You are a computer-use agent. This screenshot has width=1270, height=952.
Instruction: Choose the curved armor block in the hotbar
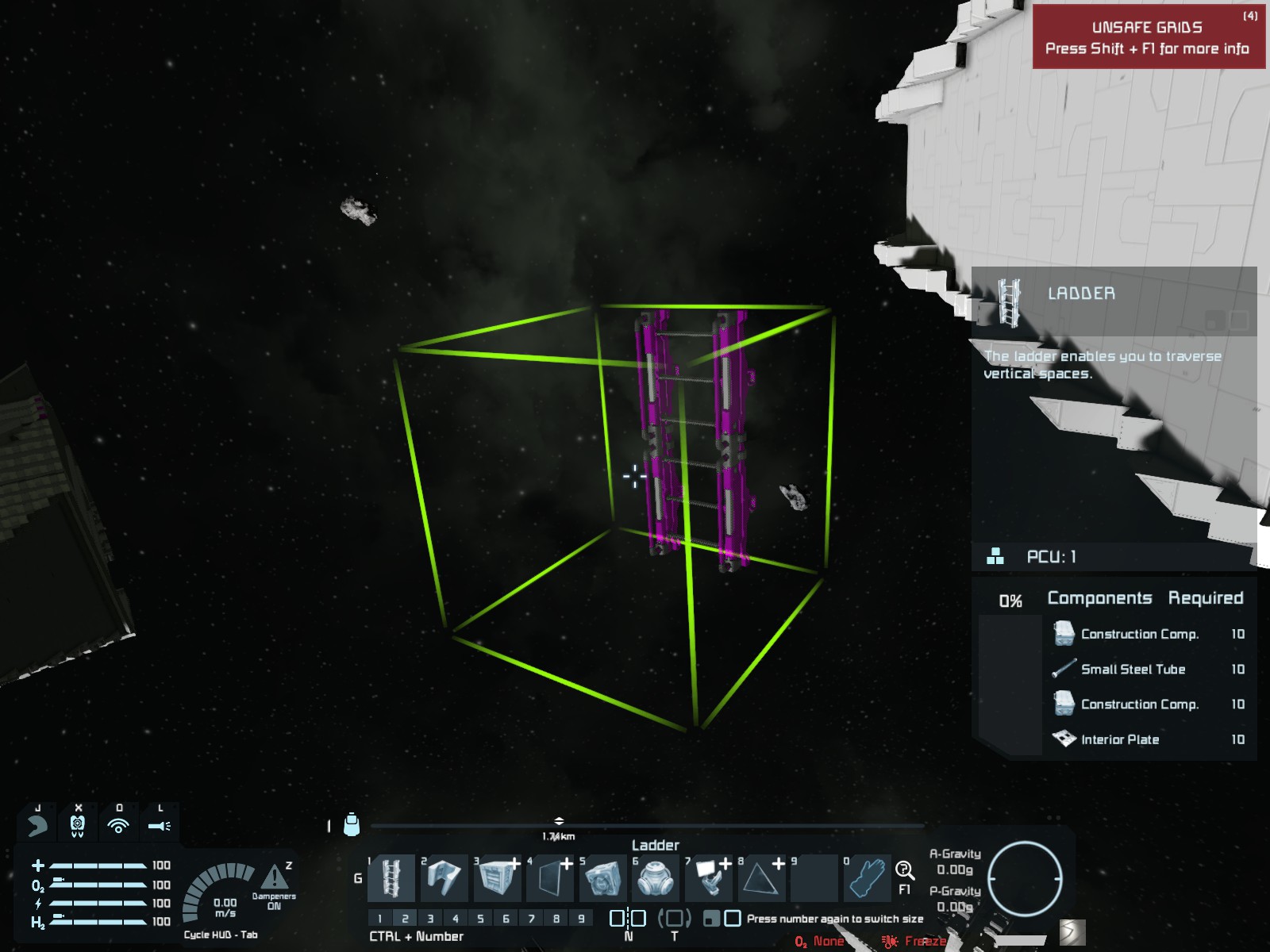click(x=444, y=878)
